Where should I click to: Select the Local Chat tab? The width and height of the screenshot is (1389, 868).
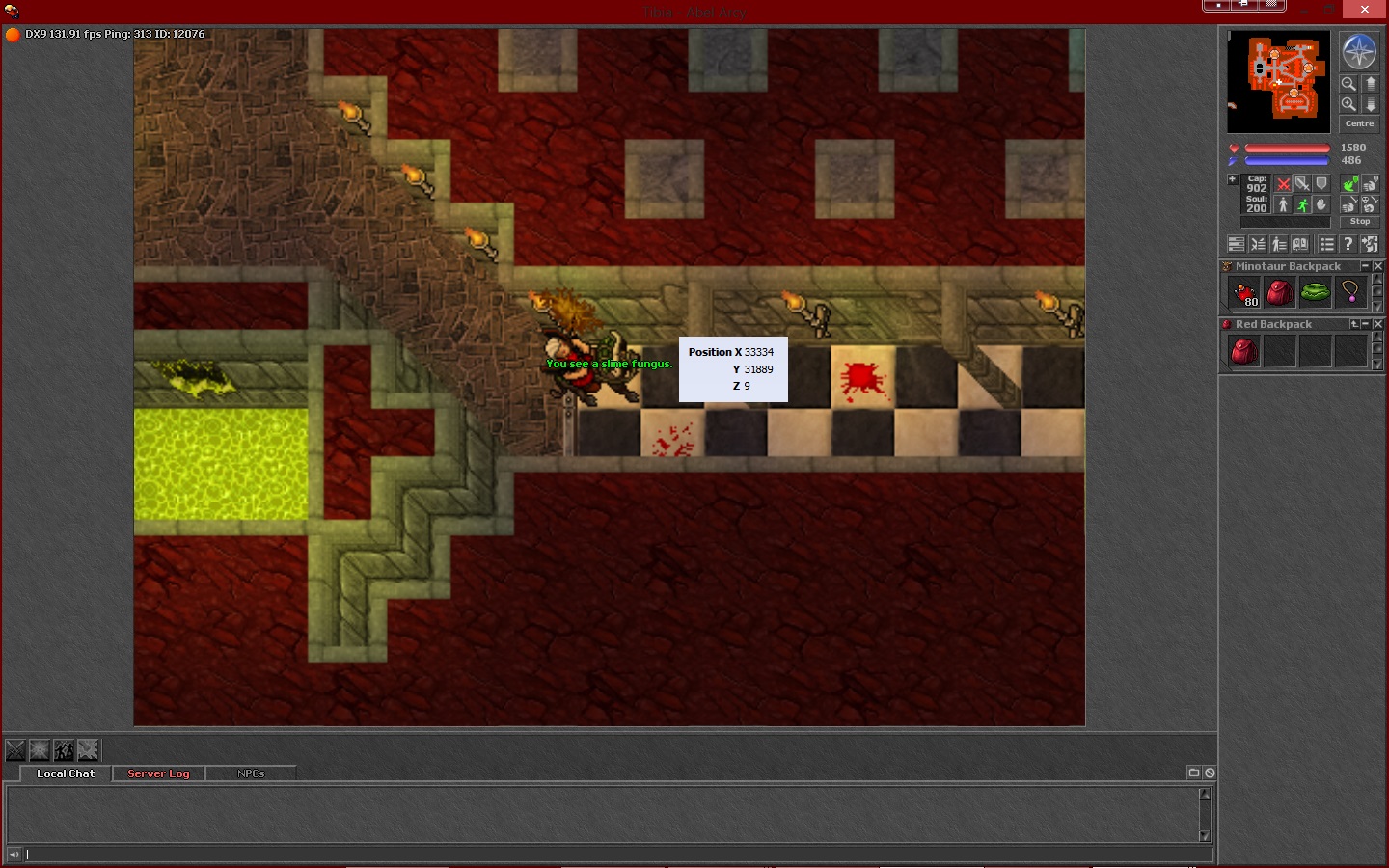[66, 773]
